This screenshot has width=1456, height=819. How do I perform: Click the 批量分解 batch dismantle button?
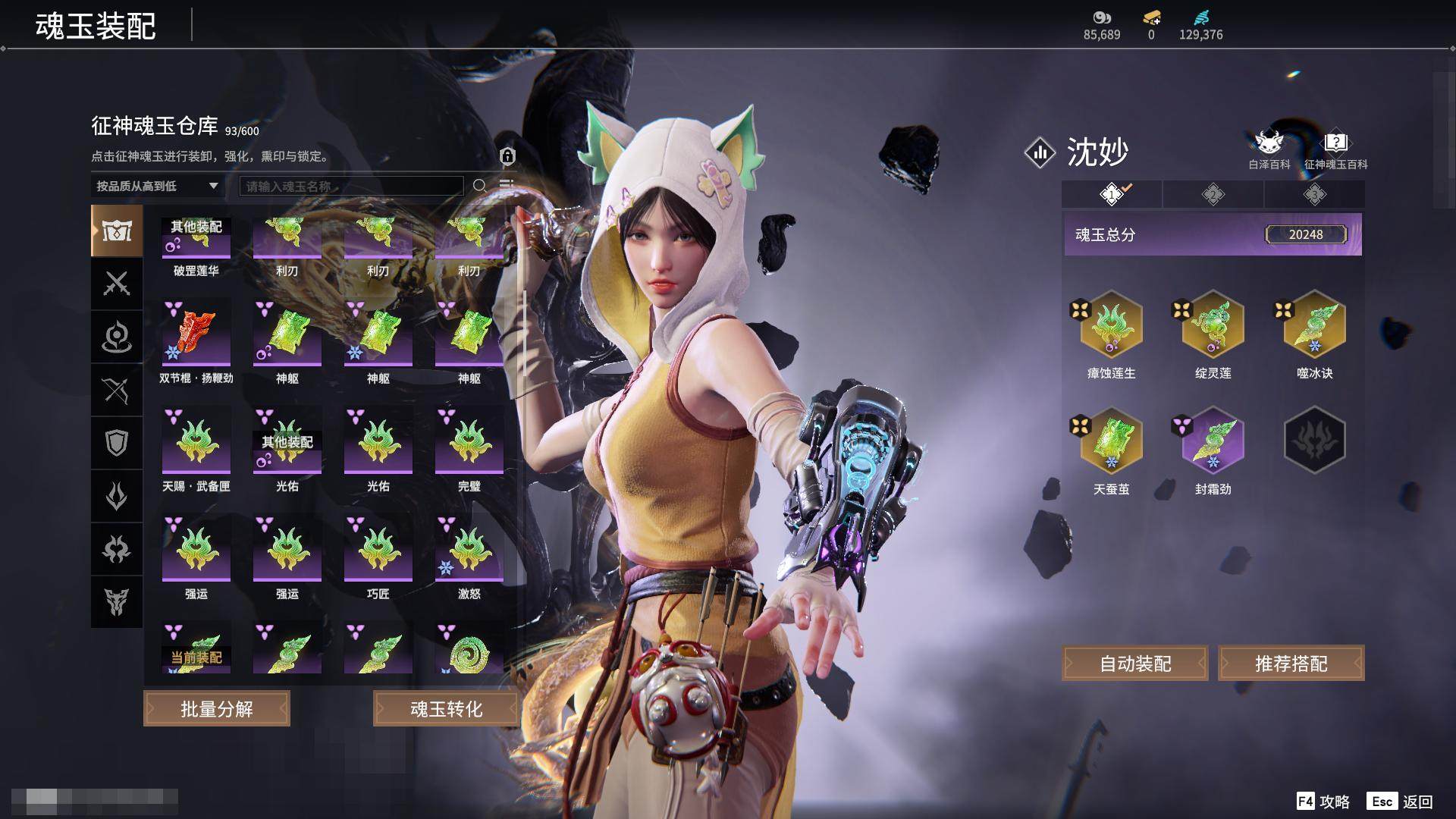216,709
